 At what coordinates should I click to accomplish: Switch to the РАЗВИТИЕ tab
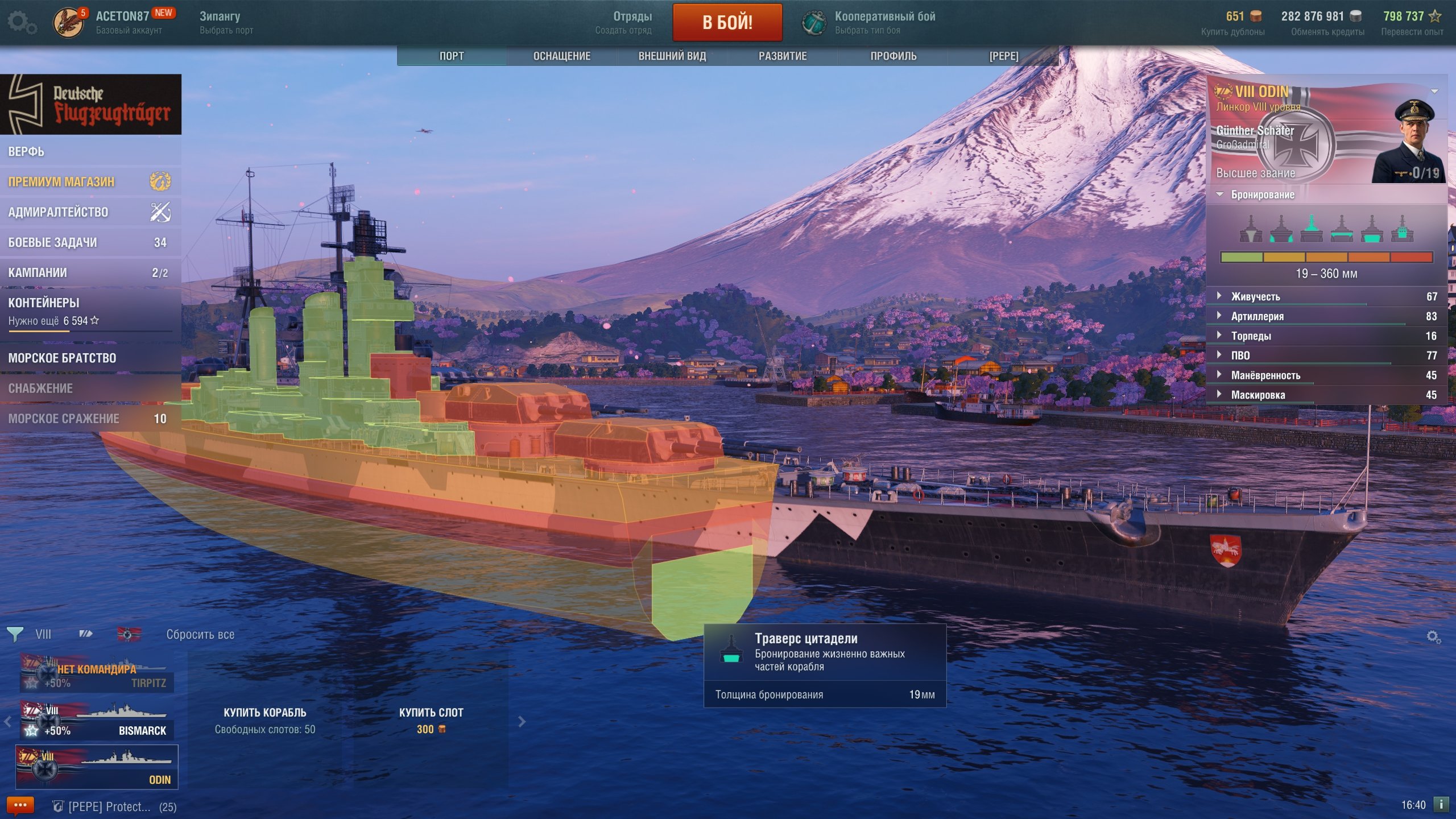[x=782, y=56]
